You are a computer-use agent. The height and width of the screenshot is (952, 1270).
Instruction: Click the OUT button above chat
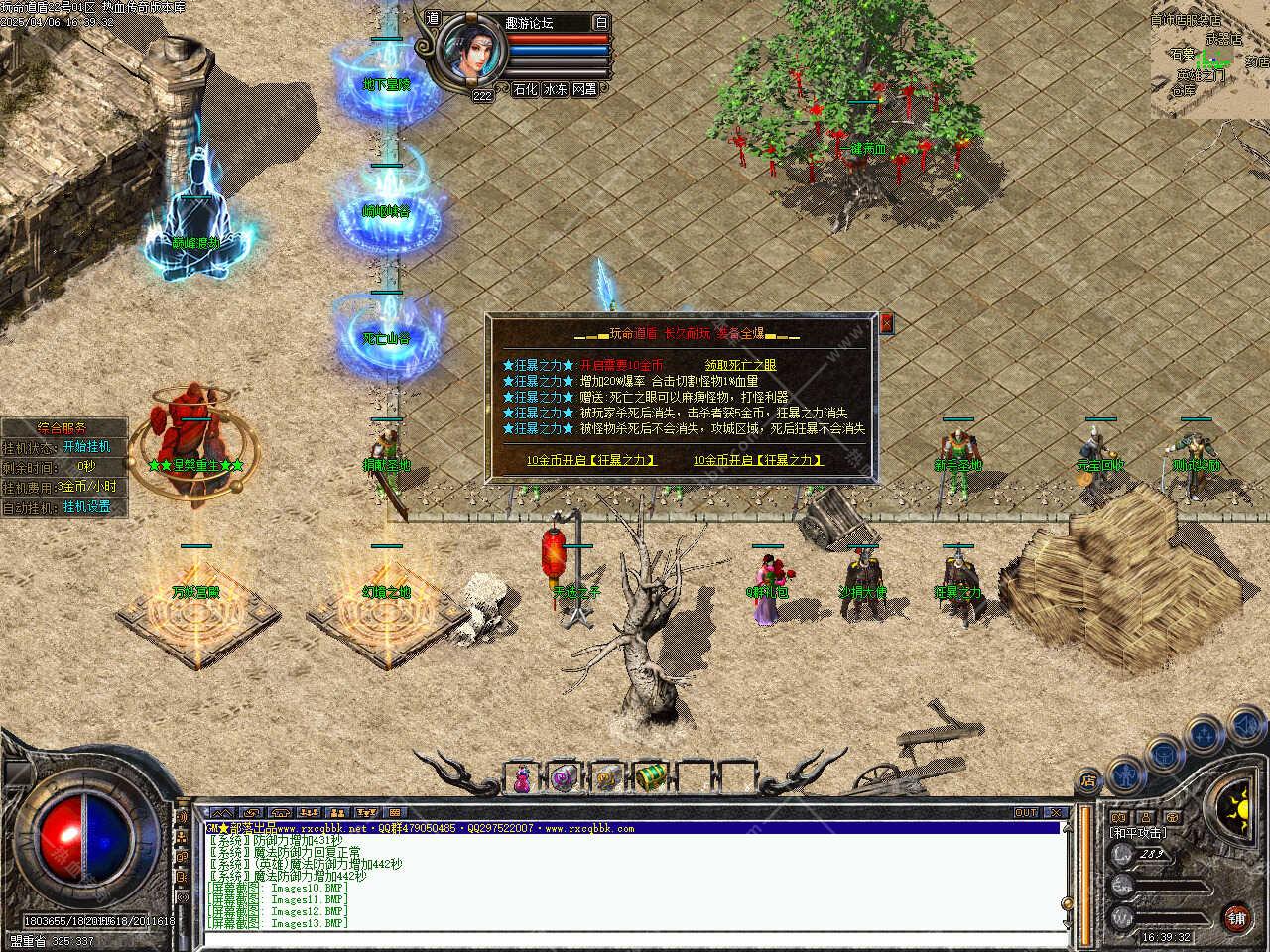[x=1026, y=812]
